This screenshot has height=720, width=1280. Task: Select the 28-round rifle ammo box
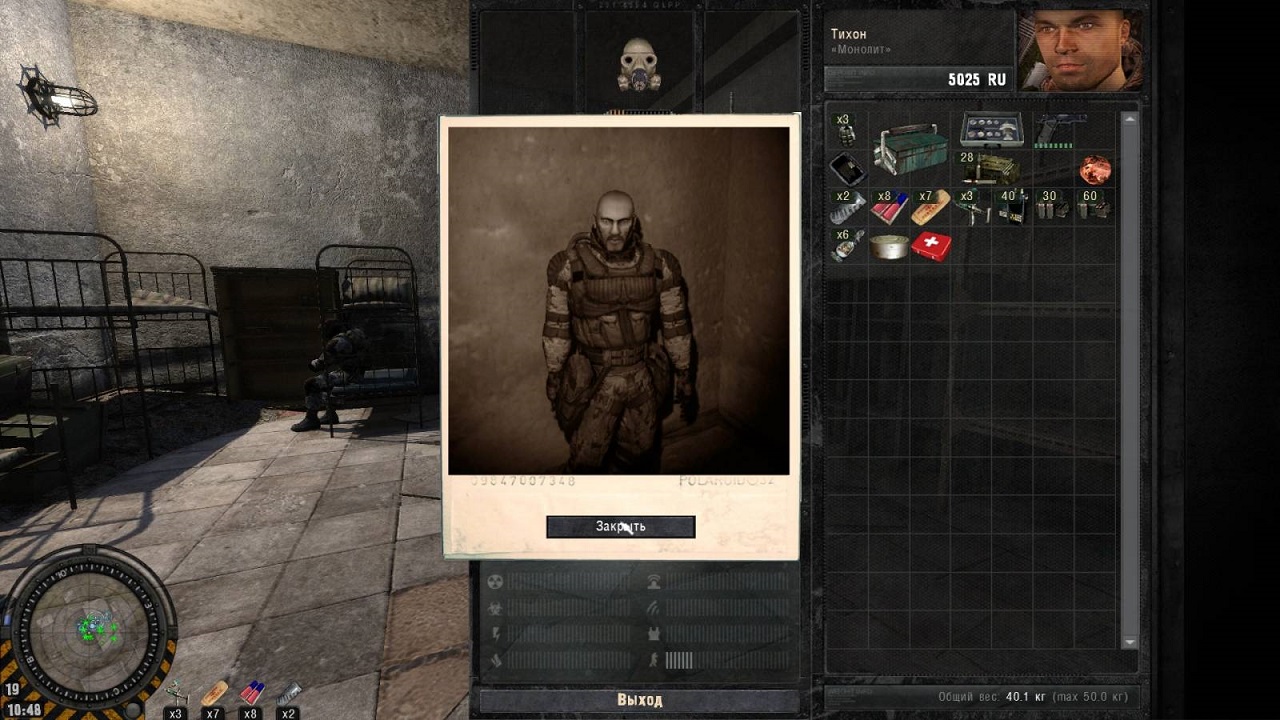click(989, 167)
